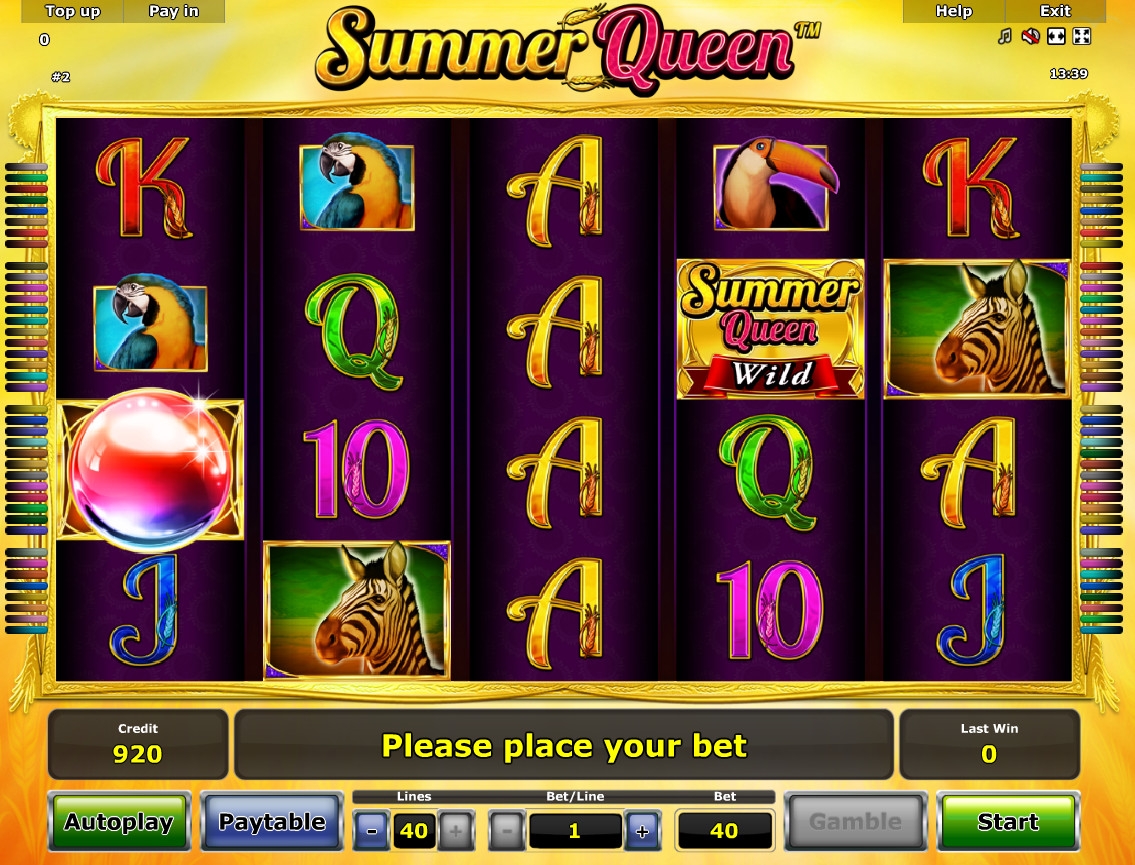Screen dimensions: 1135x865
Task: Open the Top up menu
Action: coord(73,12)
